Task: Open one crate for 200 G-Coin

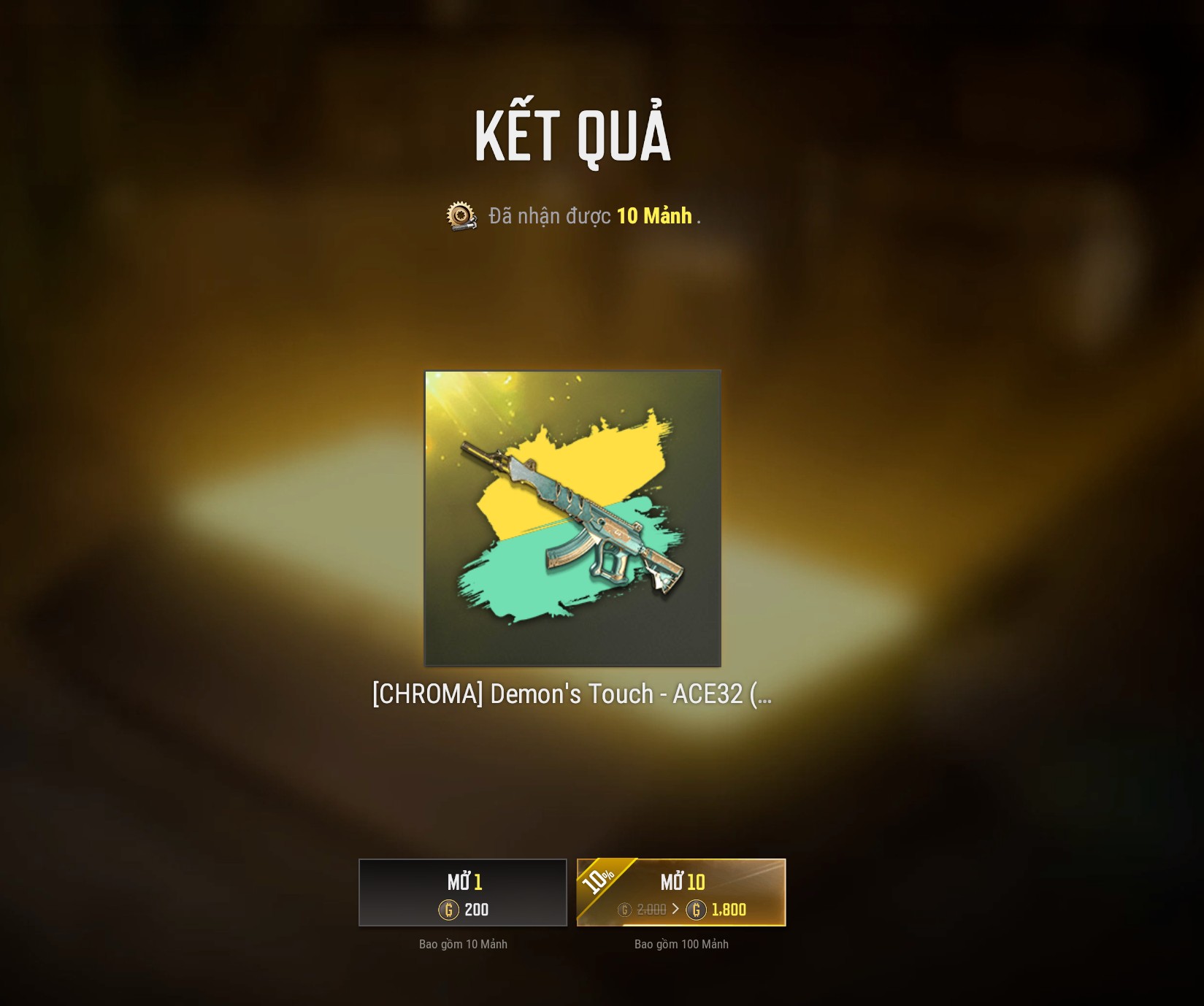Action: [x=463, y=893]
